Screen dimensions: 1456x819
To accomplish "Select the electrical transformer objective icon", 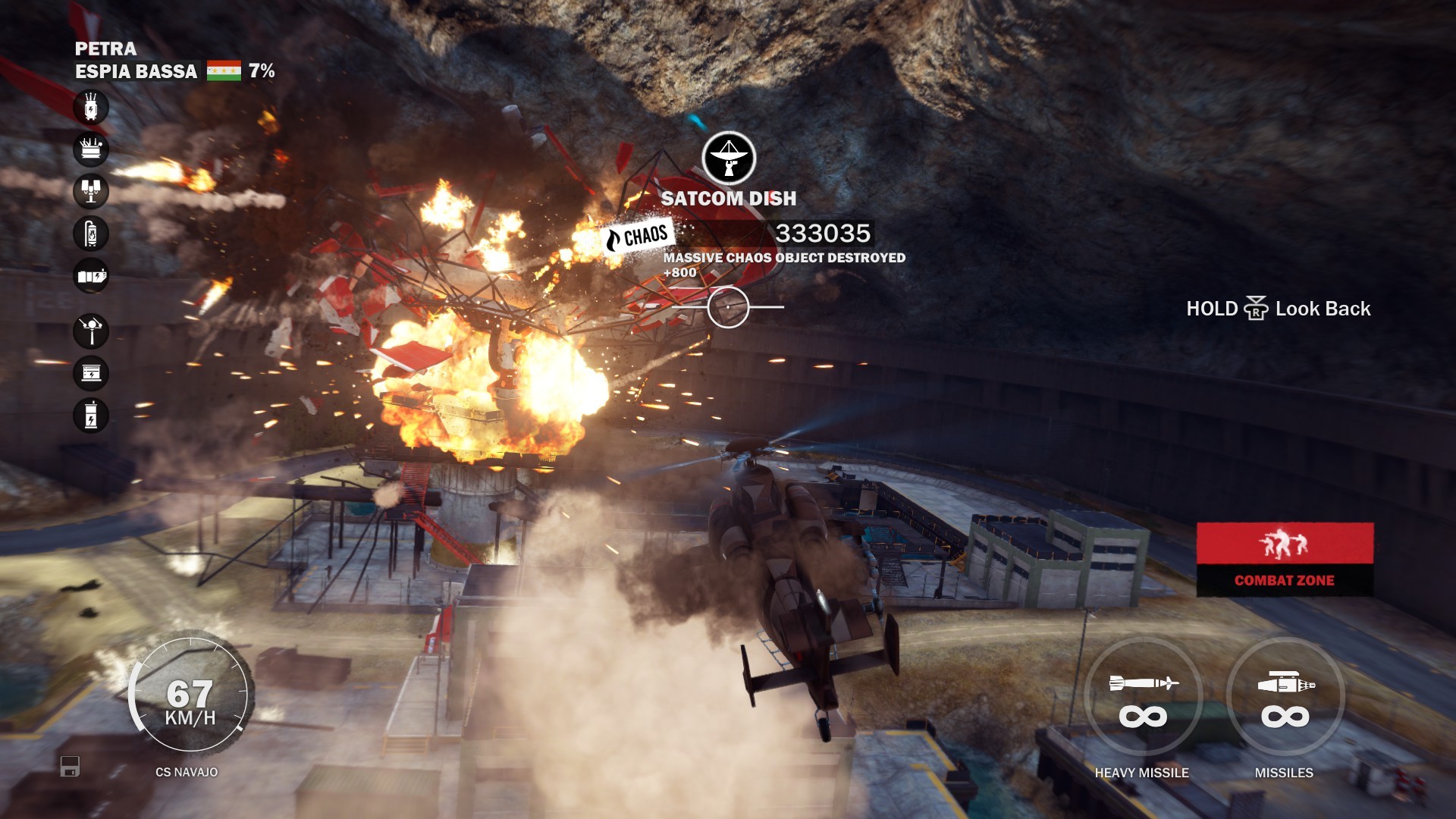I will pos(91,107).
